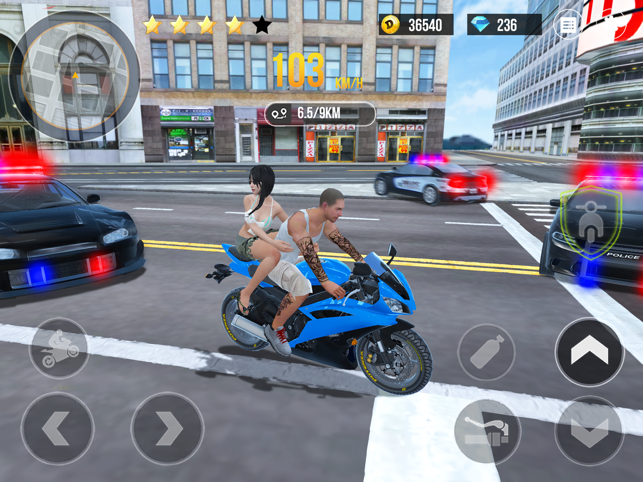Steer left with the left arrow
The width and height of the screenshot is (643, 482).
pos(57,428)
